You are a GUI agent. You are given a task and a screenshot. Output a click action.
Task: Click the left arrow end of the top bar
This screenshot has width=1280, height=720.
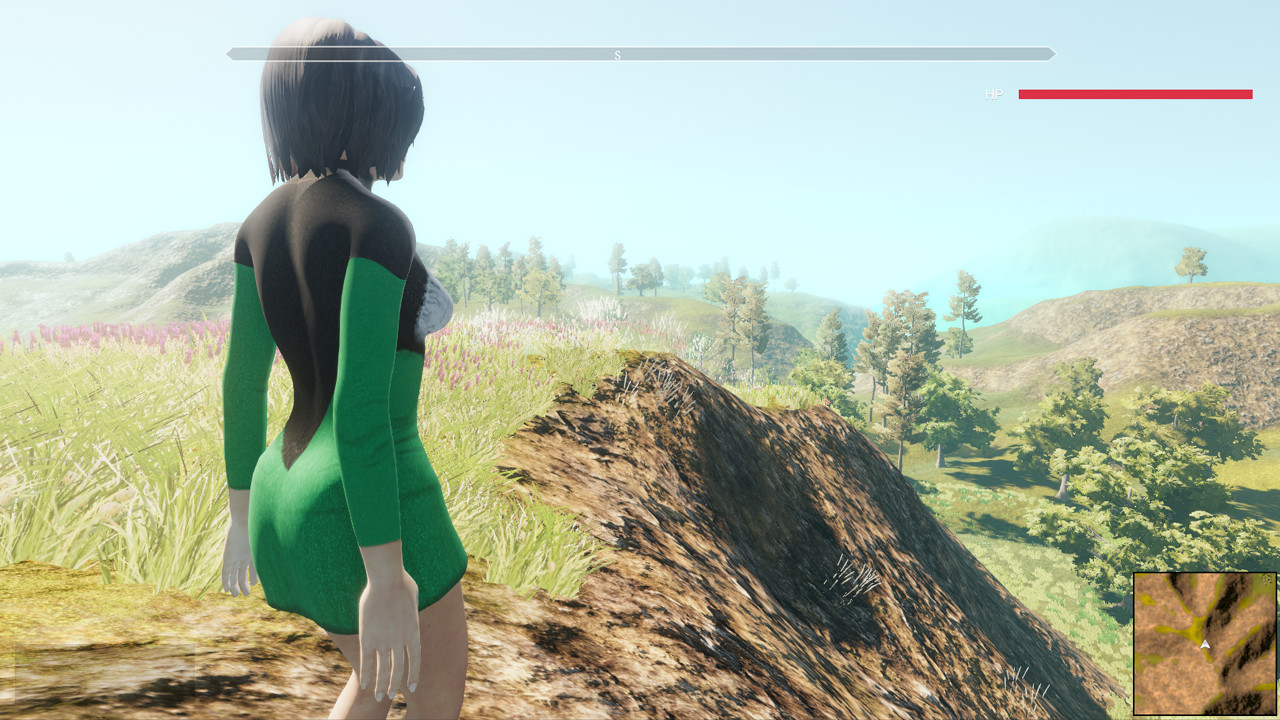(x=232, y=55)
